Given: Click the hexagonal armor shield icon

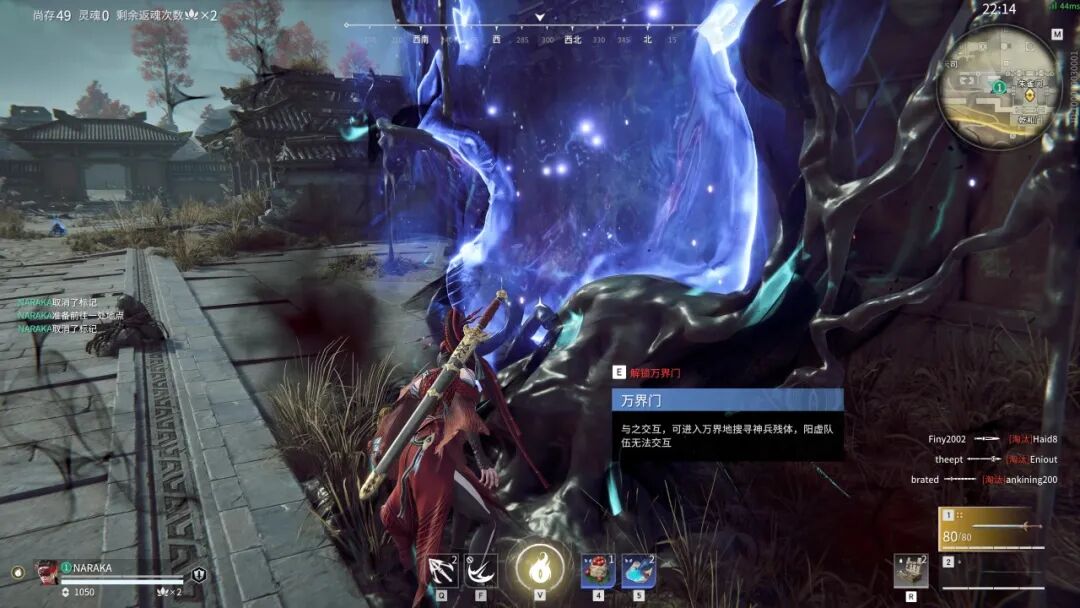Looking at the screenshot, I should pos(199,575).
